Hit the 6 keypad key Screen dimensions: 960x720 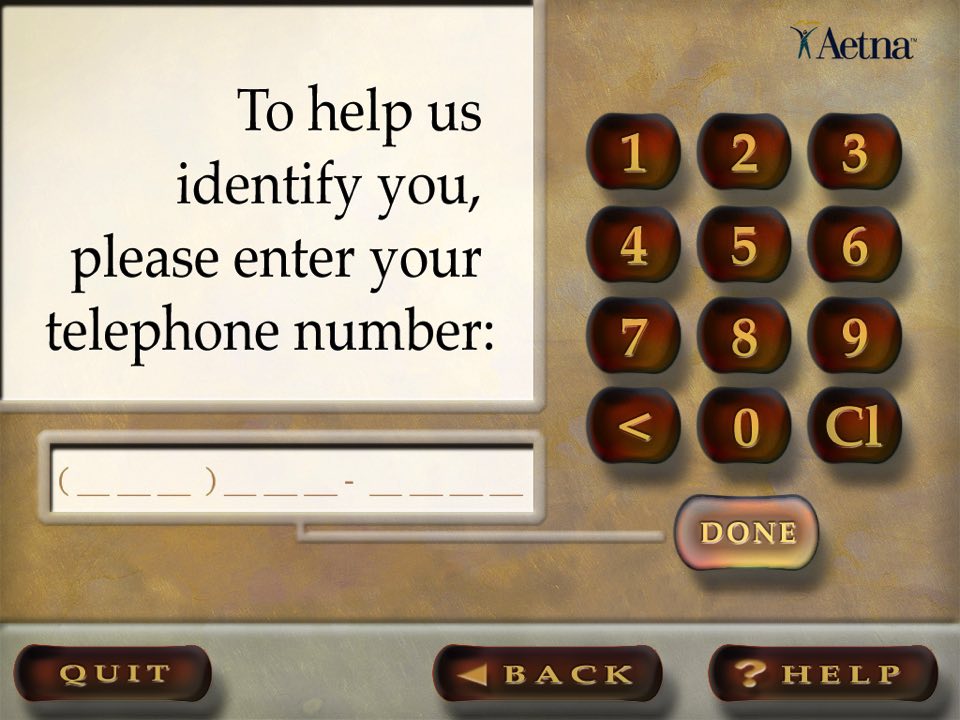[854, 246]
